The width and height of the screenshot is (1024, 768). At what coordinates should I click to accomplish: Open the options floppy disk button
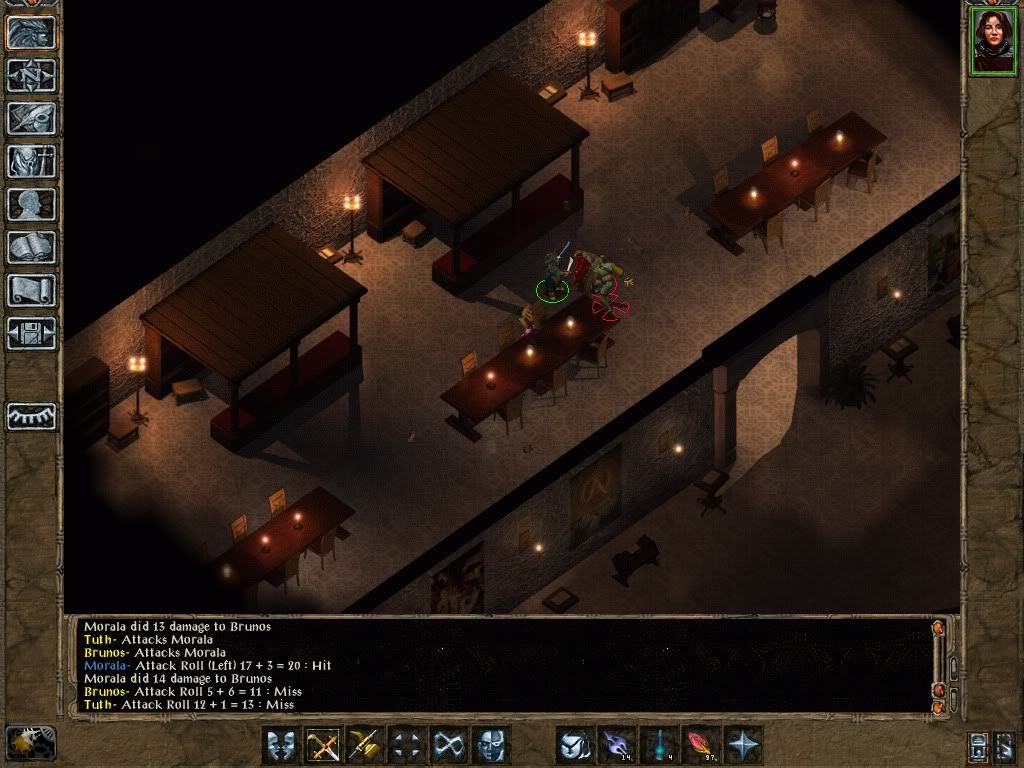31,333
